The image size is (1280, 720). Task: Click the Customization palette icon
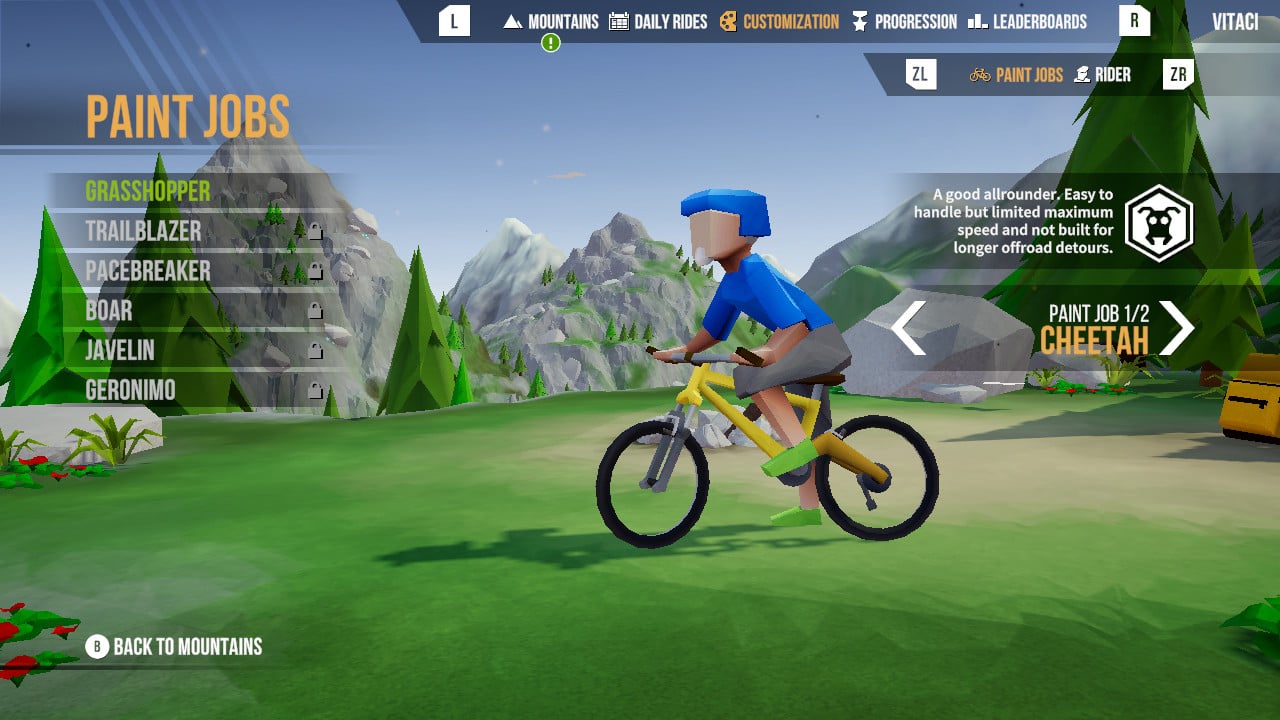tap(729, 21)
